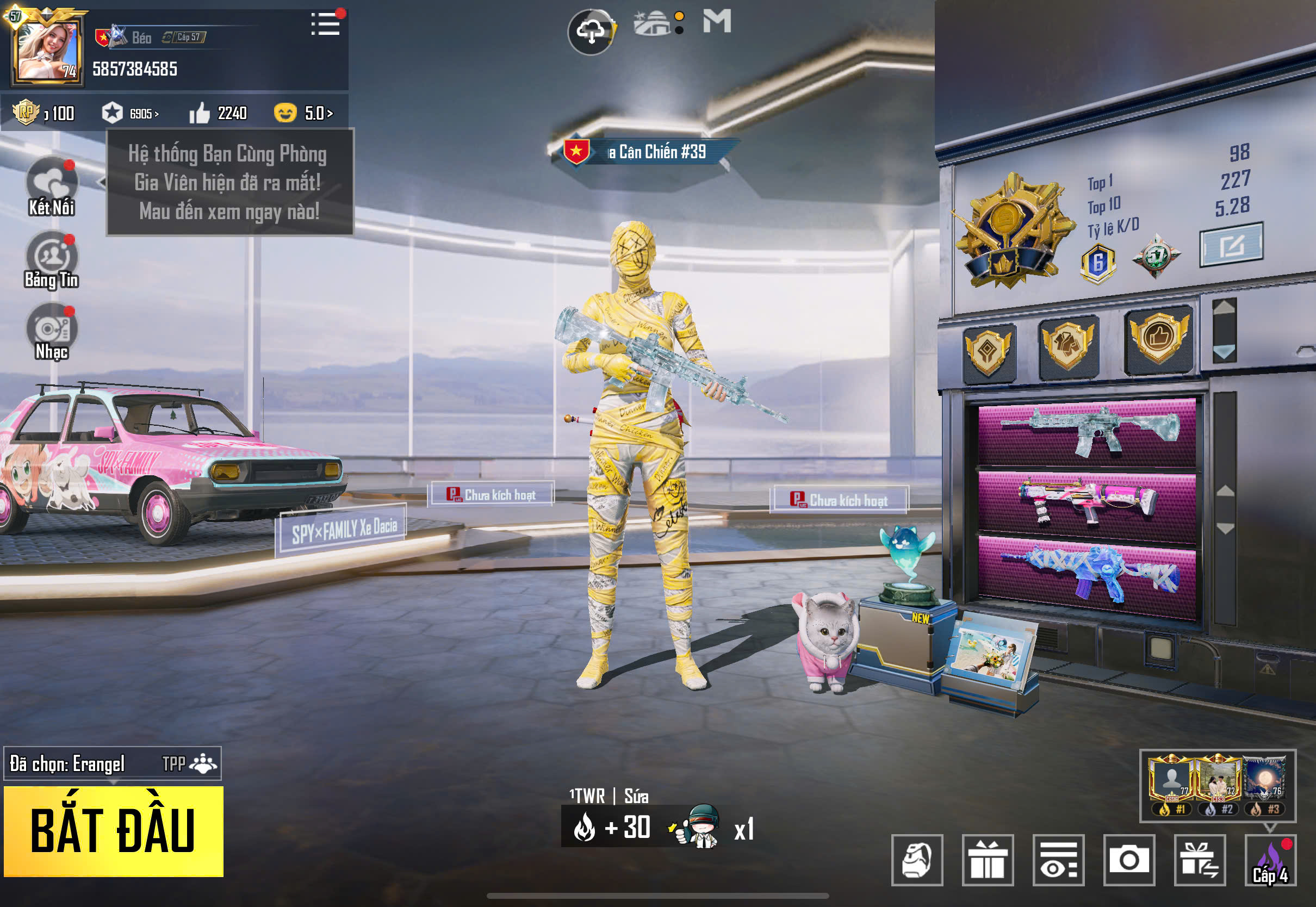Click the cloud download icon
The width and height of the screenshot is (1316, 907).
[x=591, y=31]
